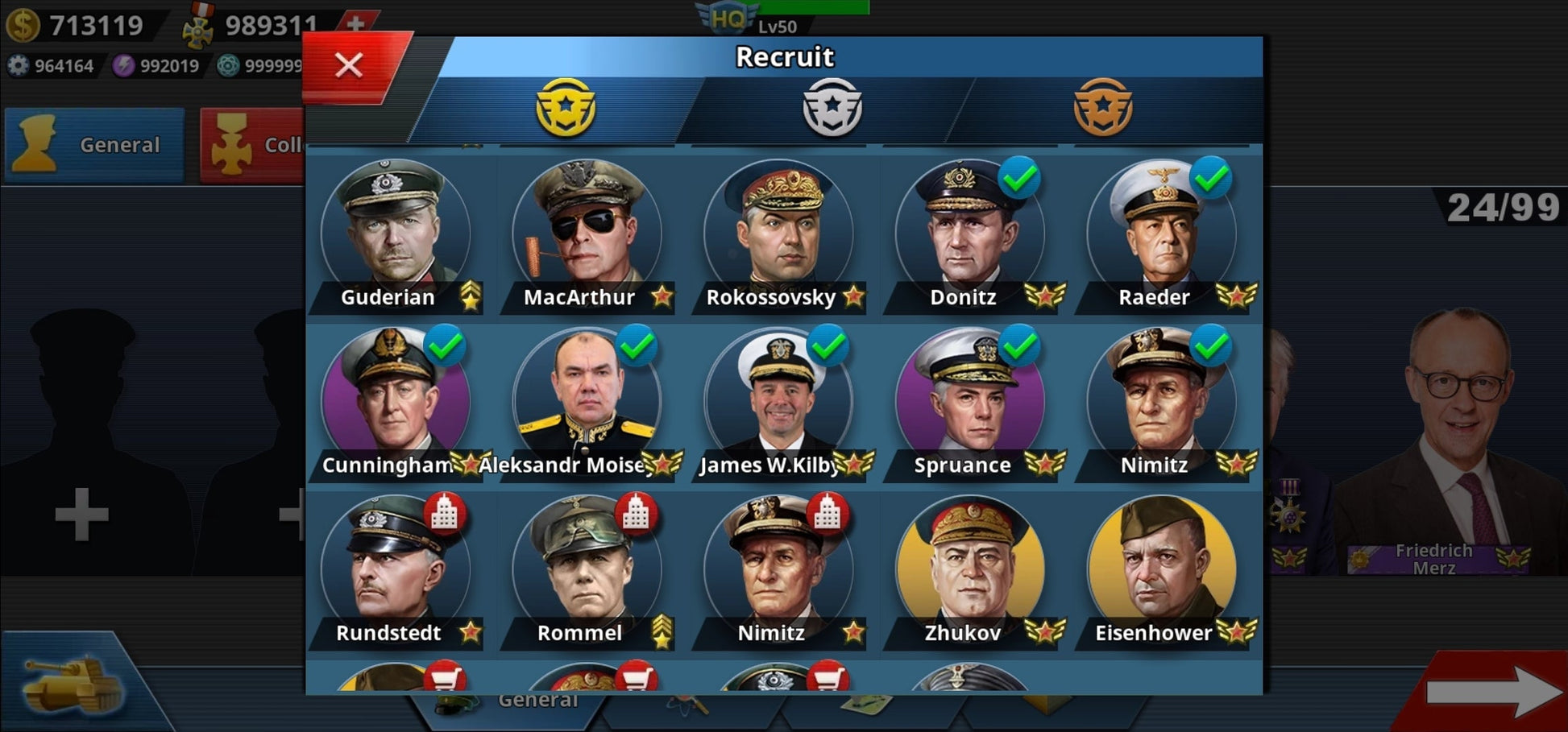Pick James W. Kilby
1568x732 pixels.
pos(778,401)
